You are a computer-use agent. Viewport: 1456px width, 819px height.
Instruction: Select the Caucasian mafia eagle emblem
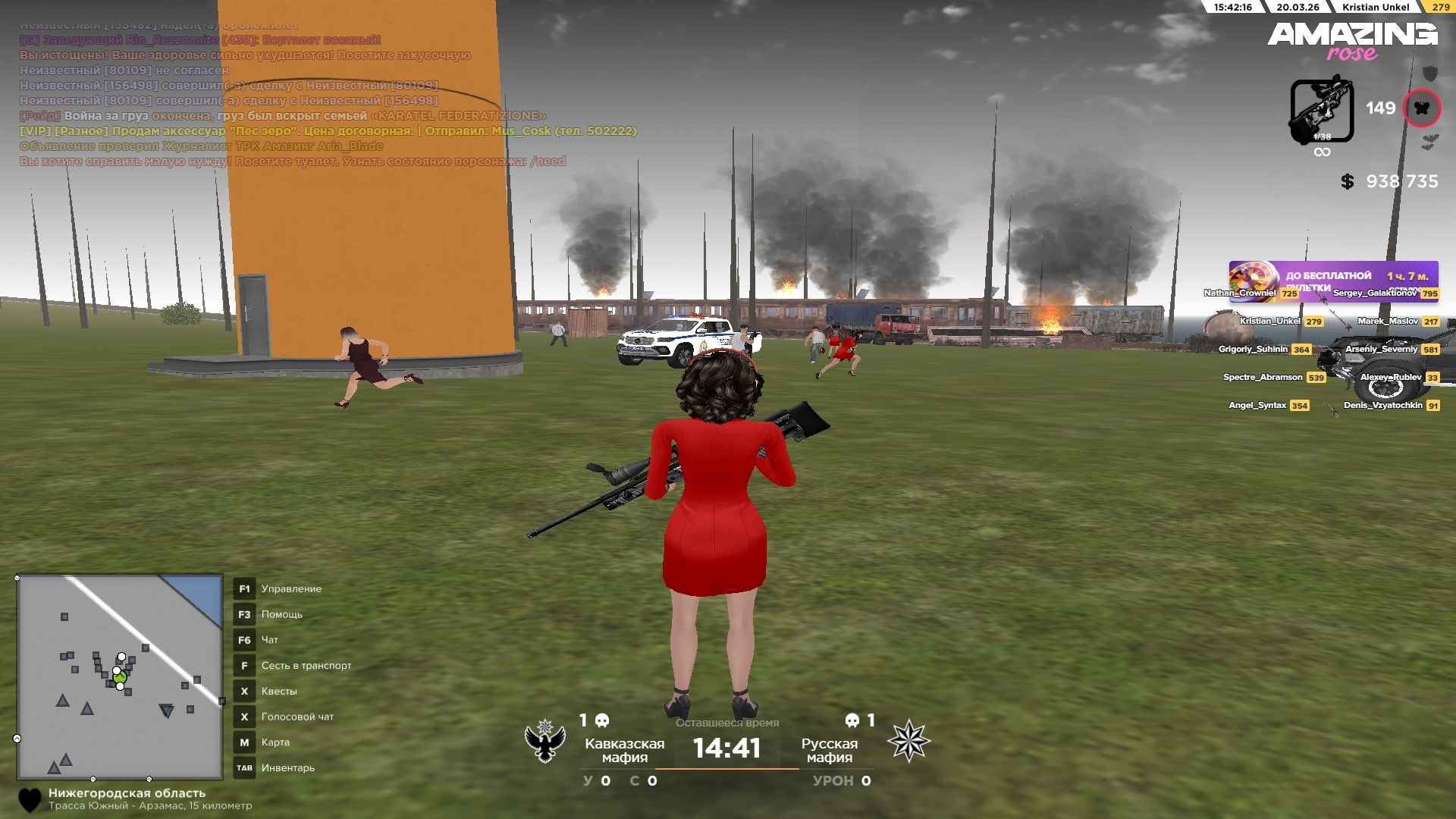545,742
